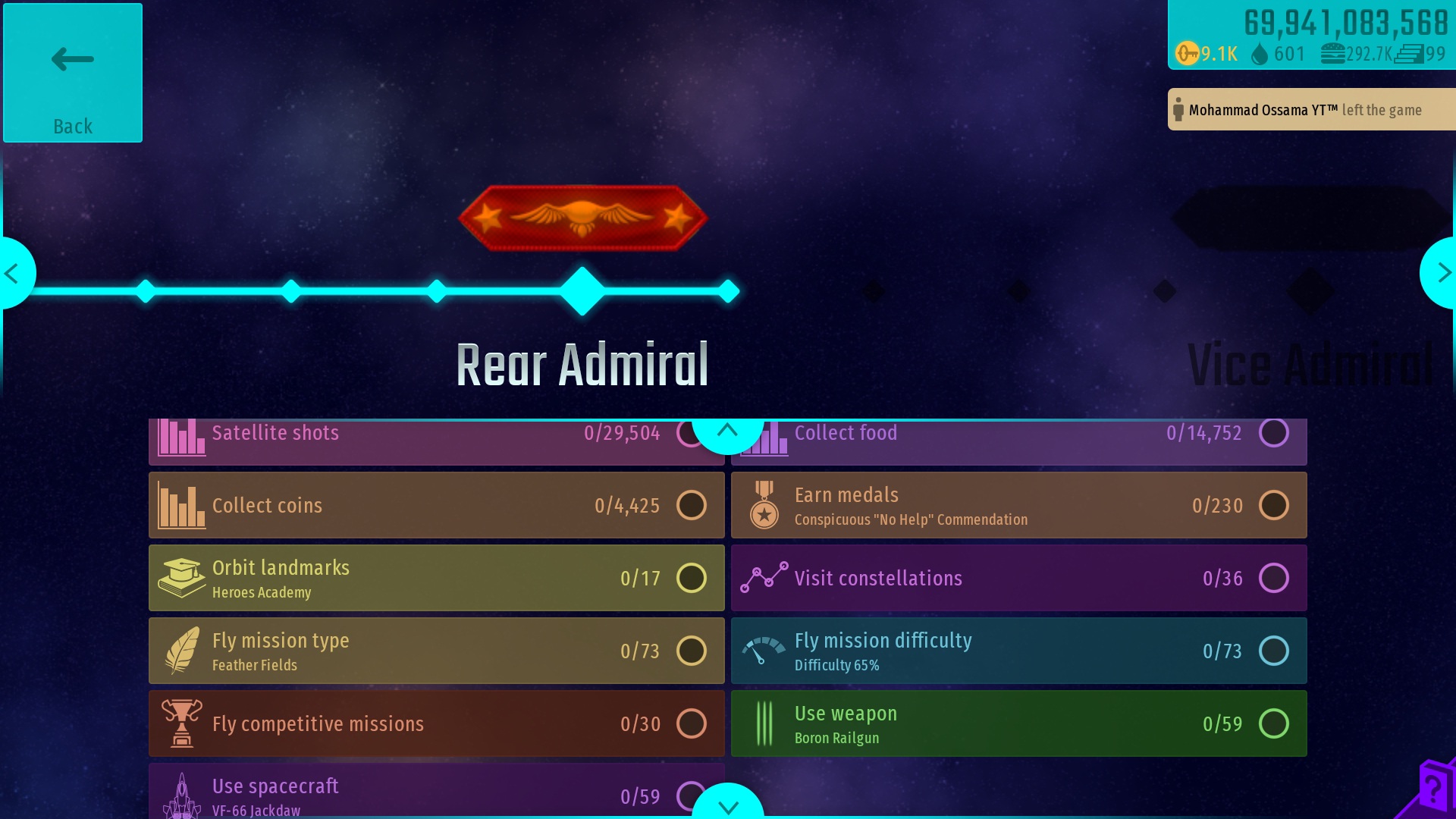Image resolution: width=1456 pixels, height=819 pixels.
Task: Select the Use weapon Boron Railgun row
Action: click(x=1018, y=723)
